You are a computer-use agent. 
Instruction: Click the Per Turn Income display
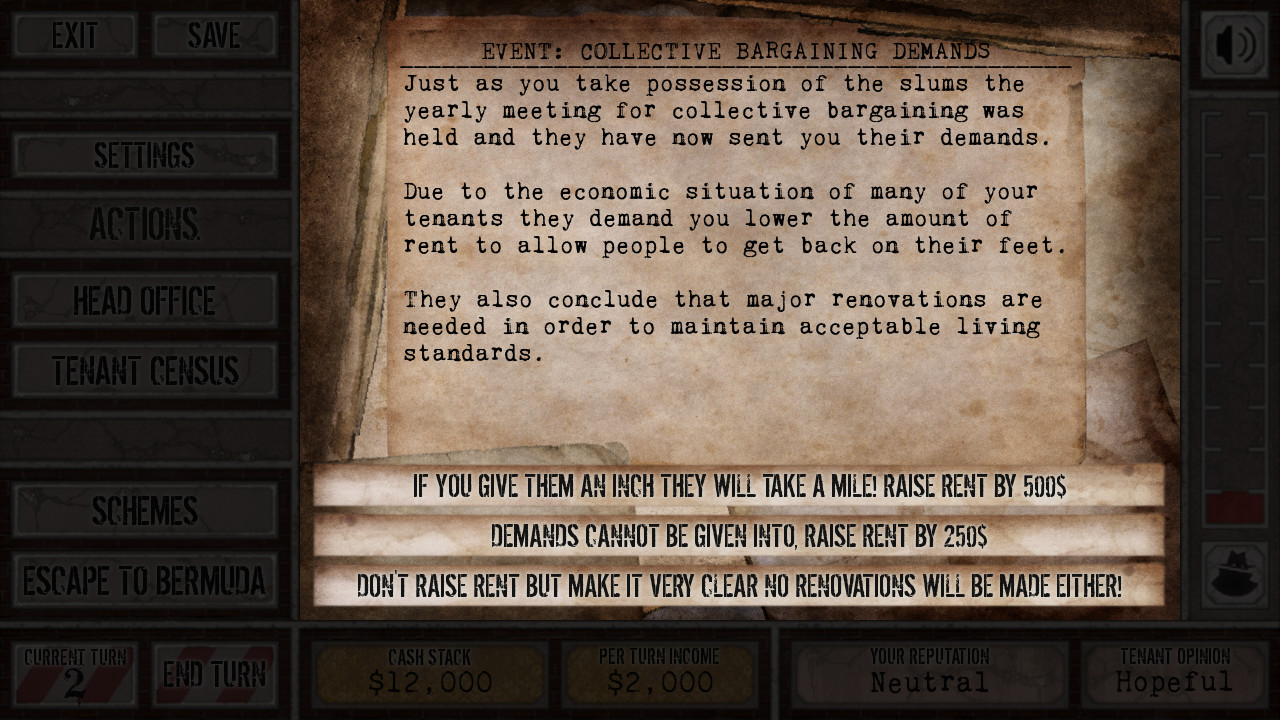coord(660,672)
